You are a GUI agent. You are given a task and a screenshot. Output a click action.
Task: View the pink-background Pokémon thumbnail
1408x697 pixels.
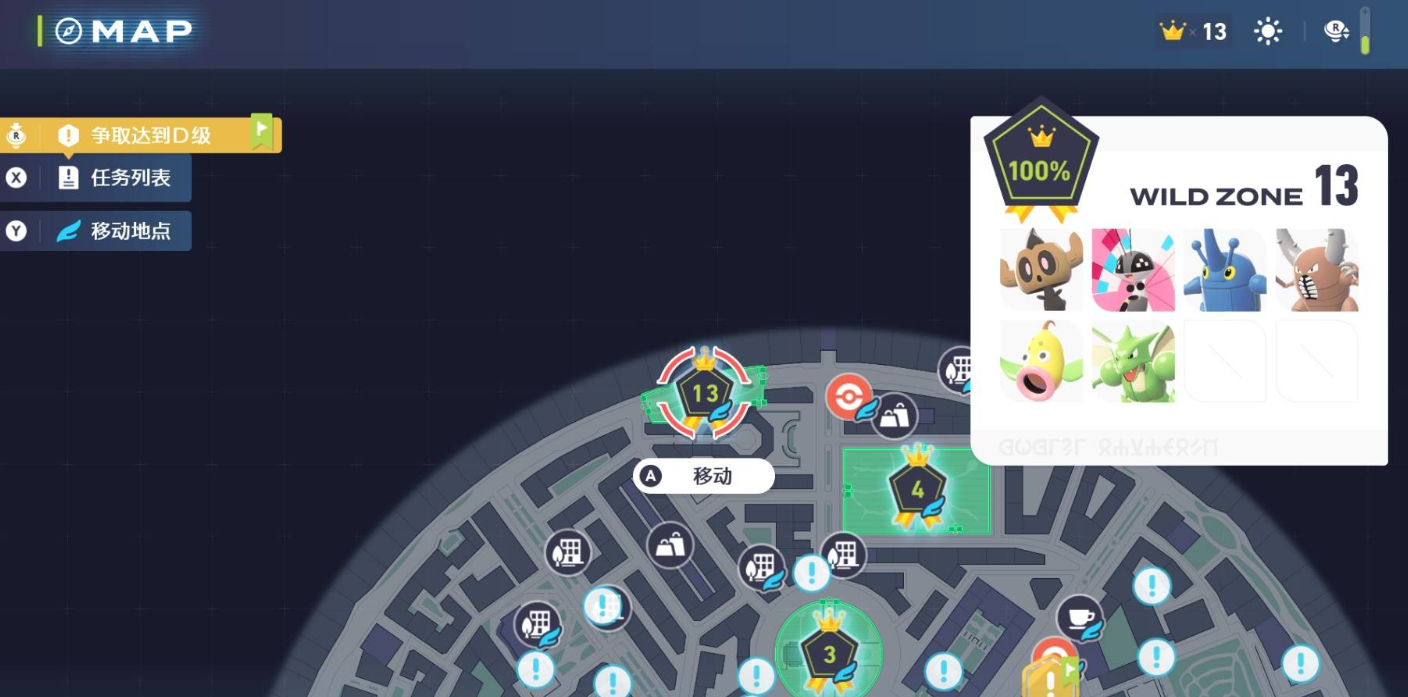pyautogui.click(x=1133, y=270)
